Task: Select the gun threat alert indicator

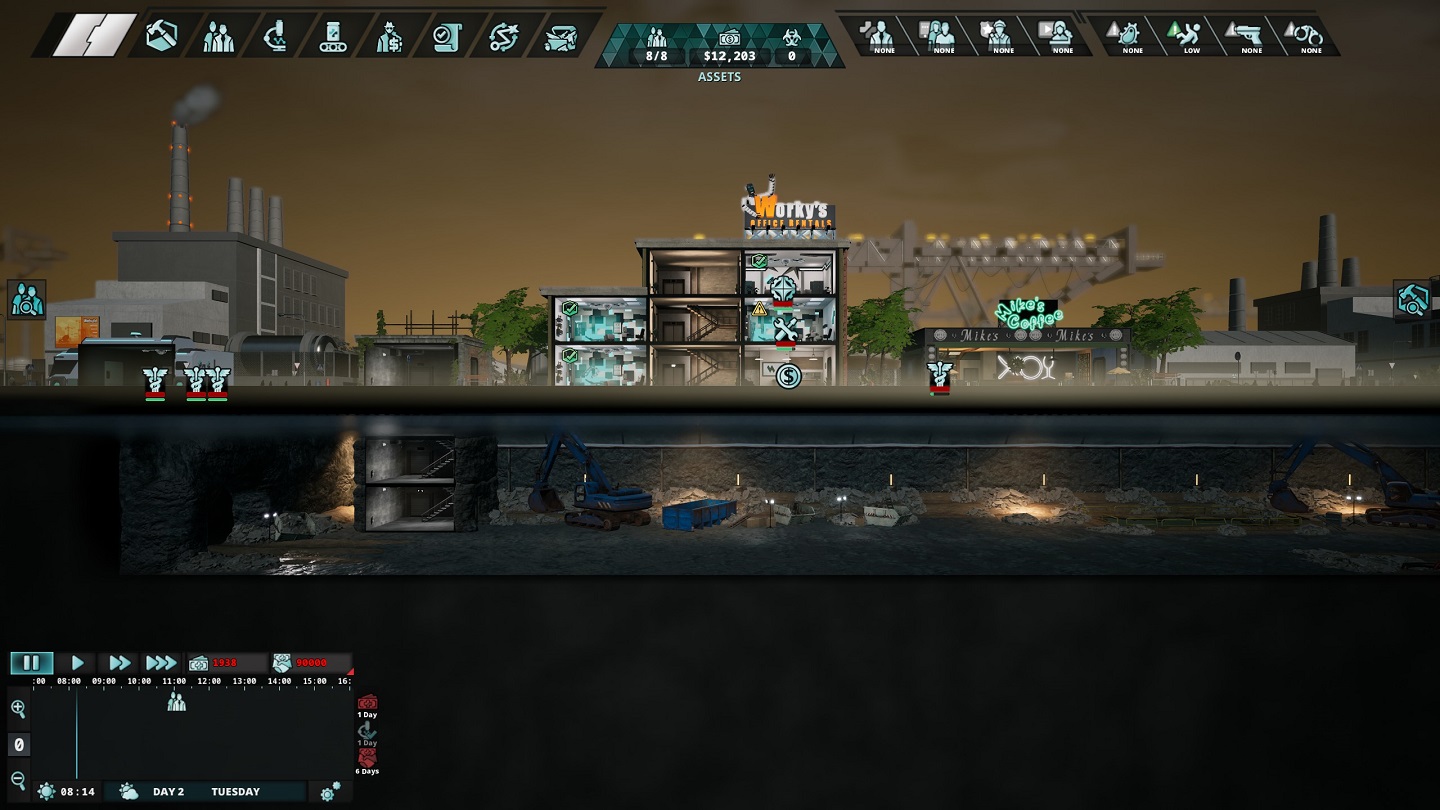Action: (1251, 36)
